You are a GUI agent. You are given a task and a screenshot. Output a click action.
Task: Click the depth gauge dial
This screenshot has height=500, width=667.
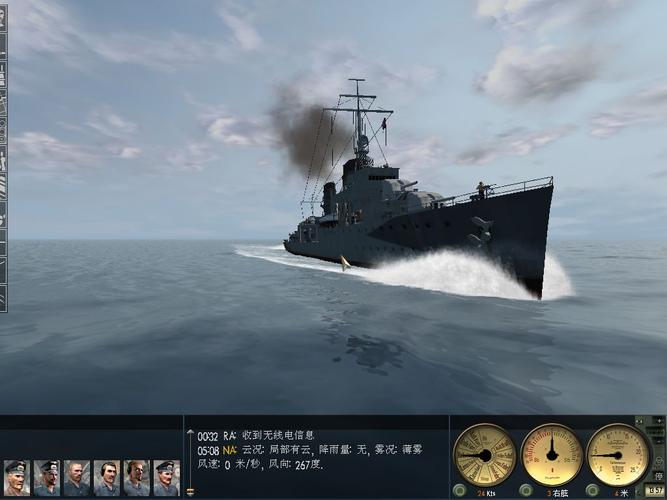(618, 455)
